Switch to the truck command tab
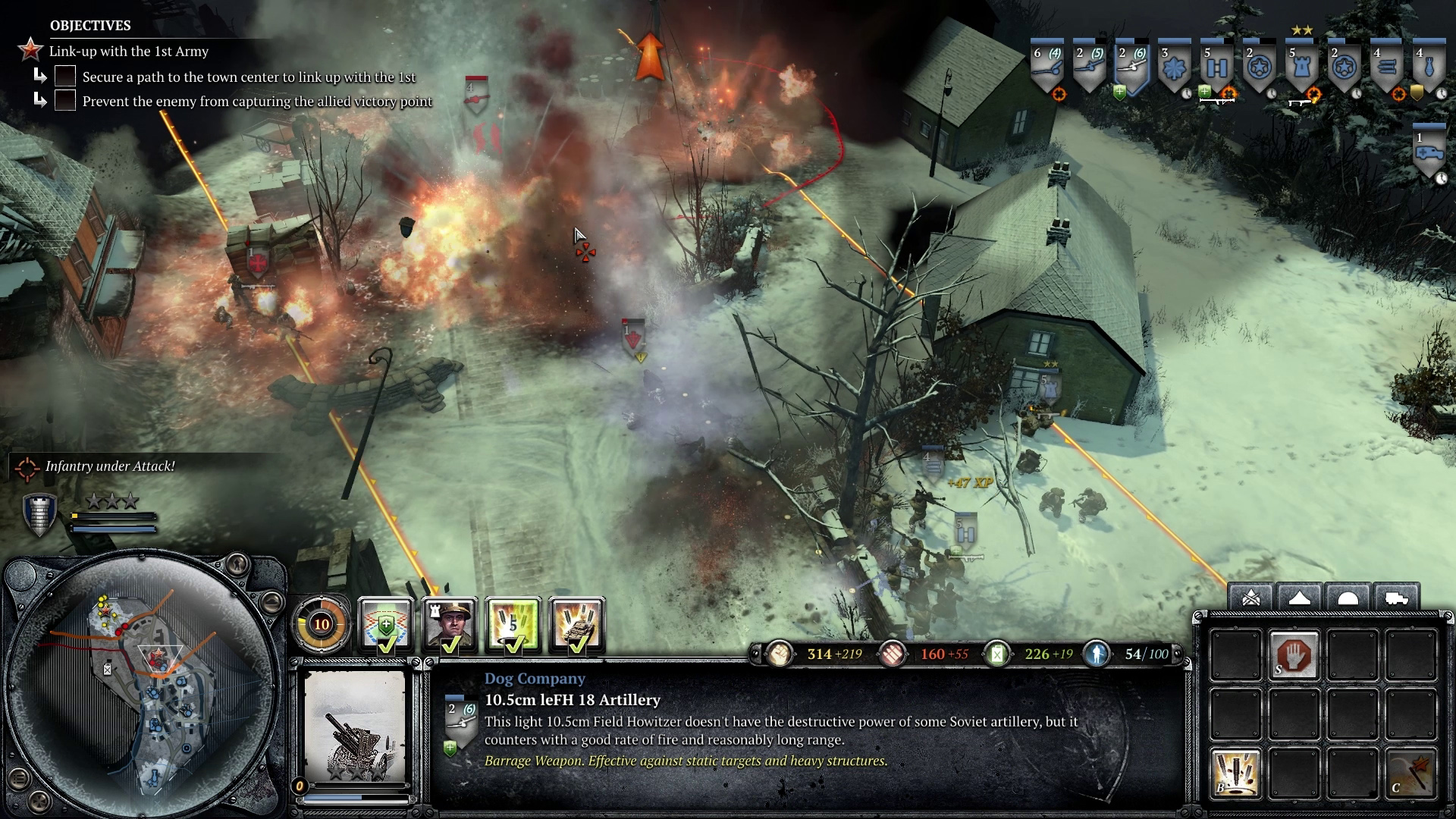The width and height of the screenshot is (1456, 819). point(1396,598)
